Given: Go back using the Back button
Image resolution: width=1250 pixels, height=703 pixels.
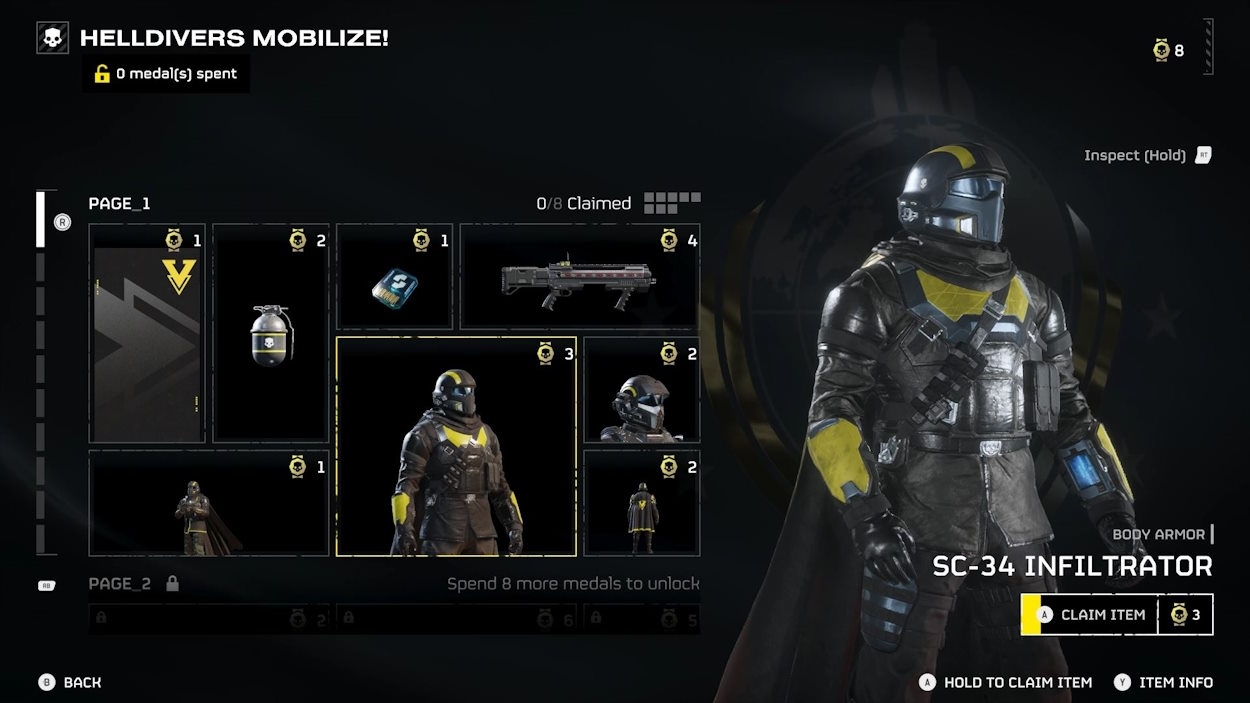Looking at the screenshot, I should click(x=70, y=682).
